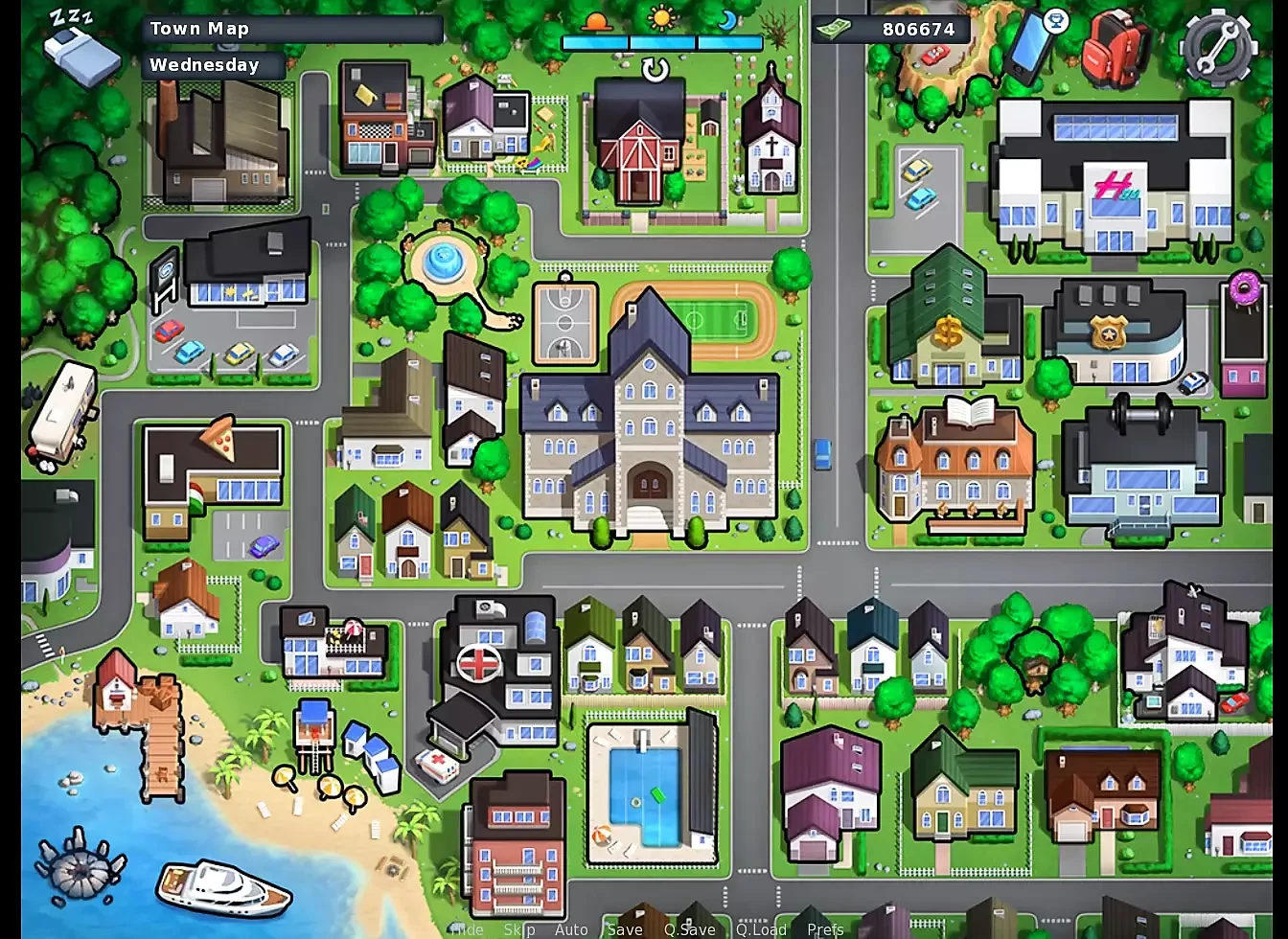Open the Save screen

tap(624, 929)
